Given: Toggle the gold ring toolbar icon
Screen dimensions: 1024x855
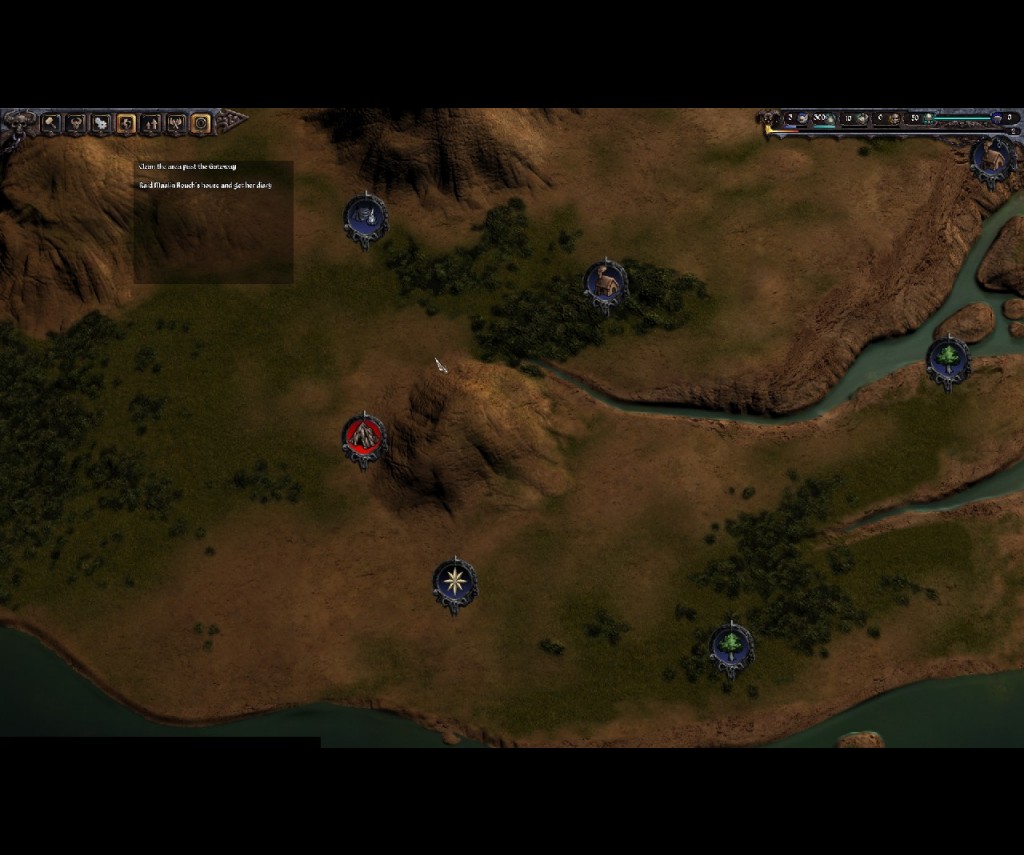Looking at the screenshot, I should click(x=201, y=123).
